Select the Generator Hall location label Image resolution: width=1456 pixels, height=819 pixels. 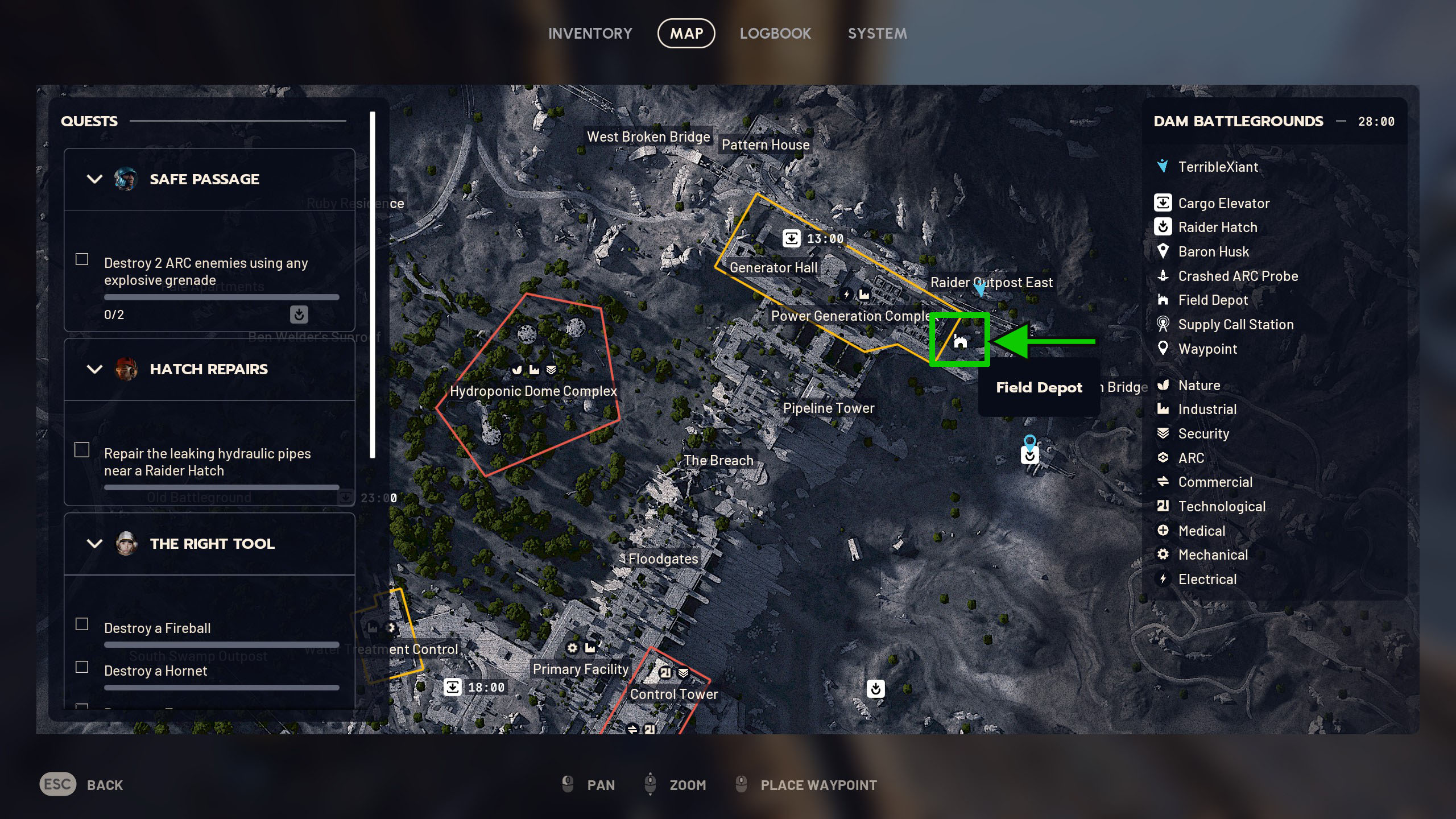[773, 268]
